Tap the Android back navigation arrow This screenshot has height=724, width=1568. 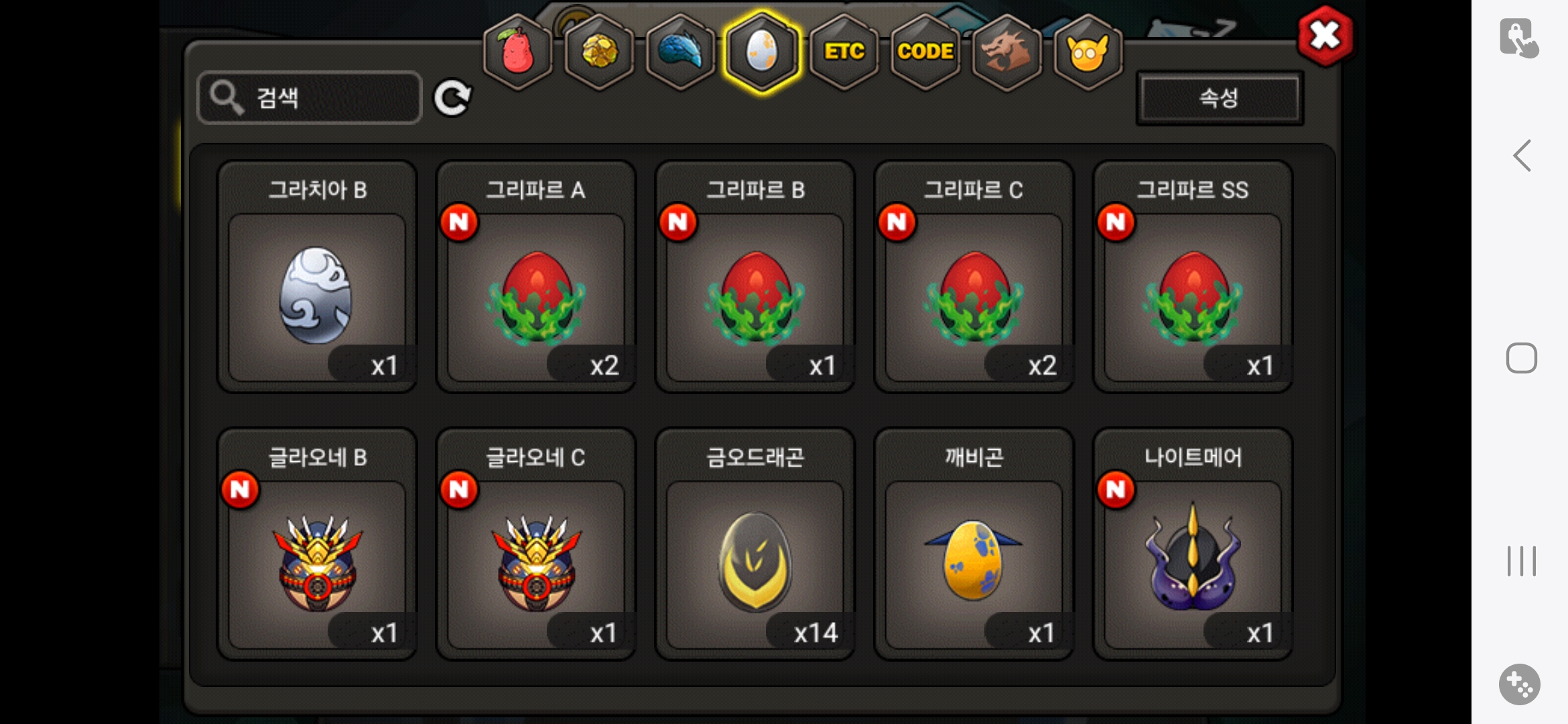[x=1522, y=156]
